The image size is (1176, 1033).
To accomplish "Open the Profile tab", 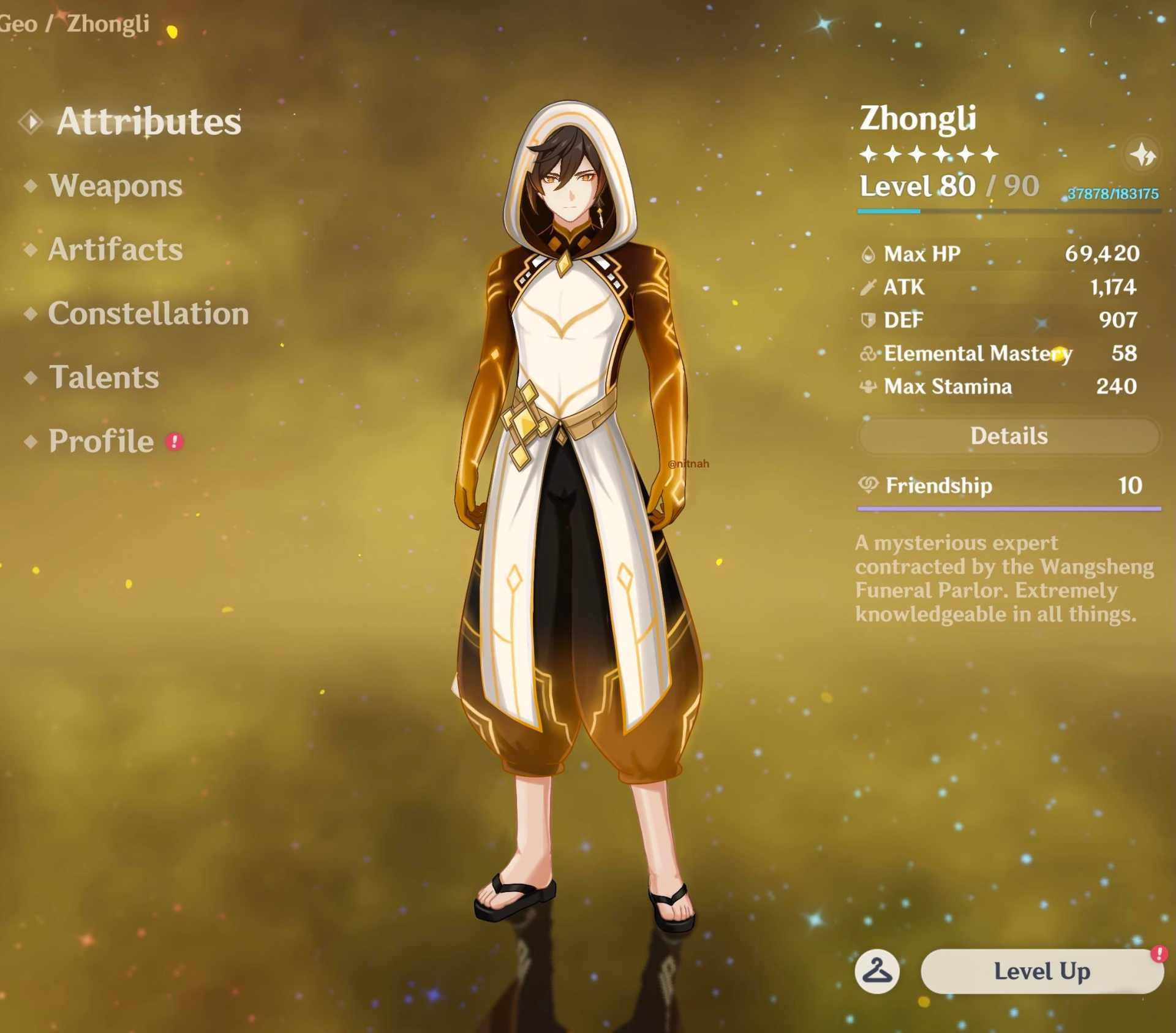I will point(101,441).
